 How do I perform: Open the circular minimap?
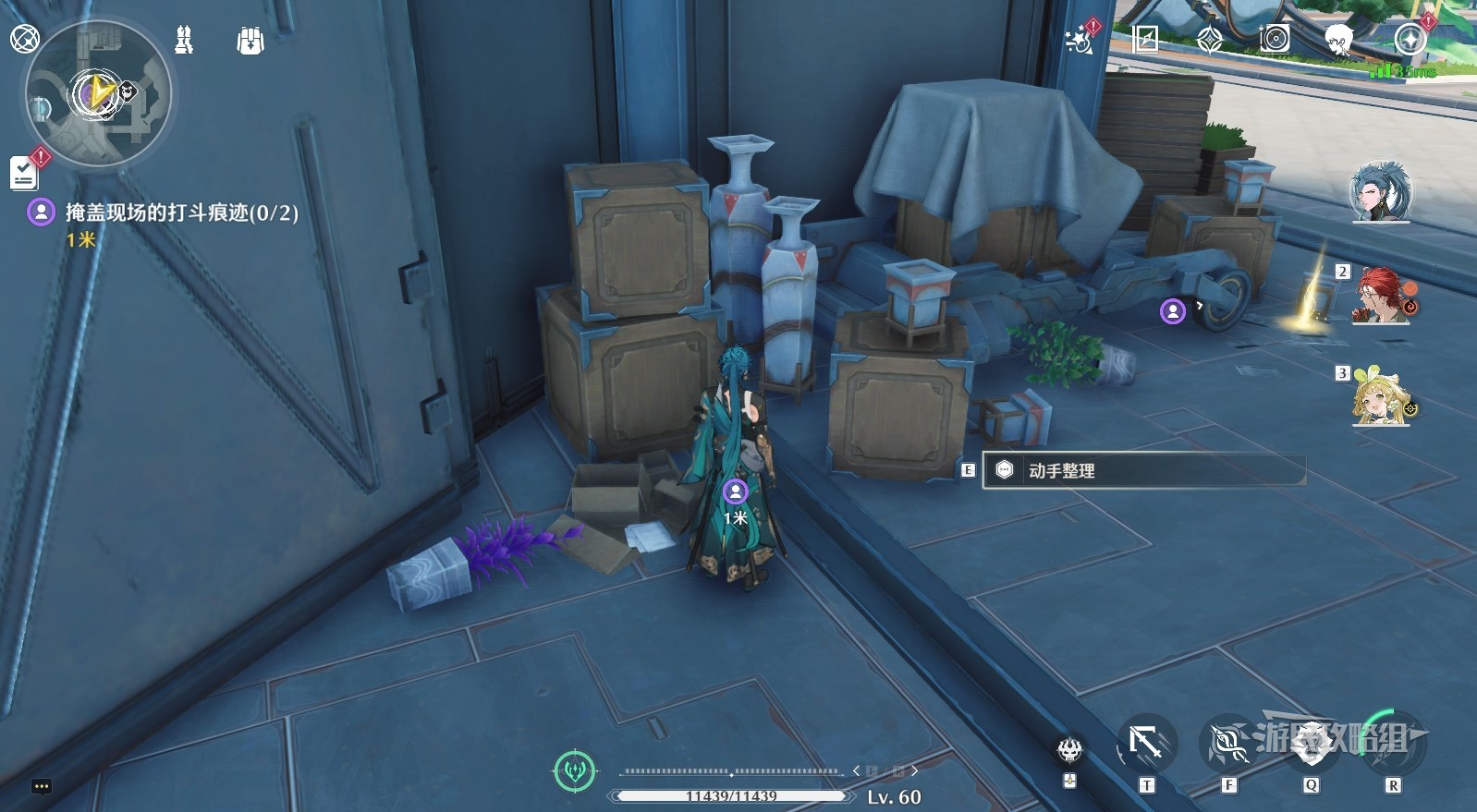click(x=97, y=93)
